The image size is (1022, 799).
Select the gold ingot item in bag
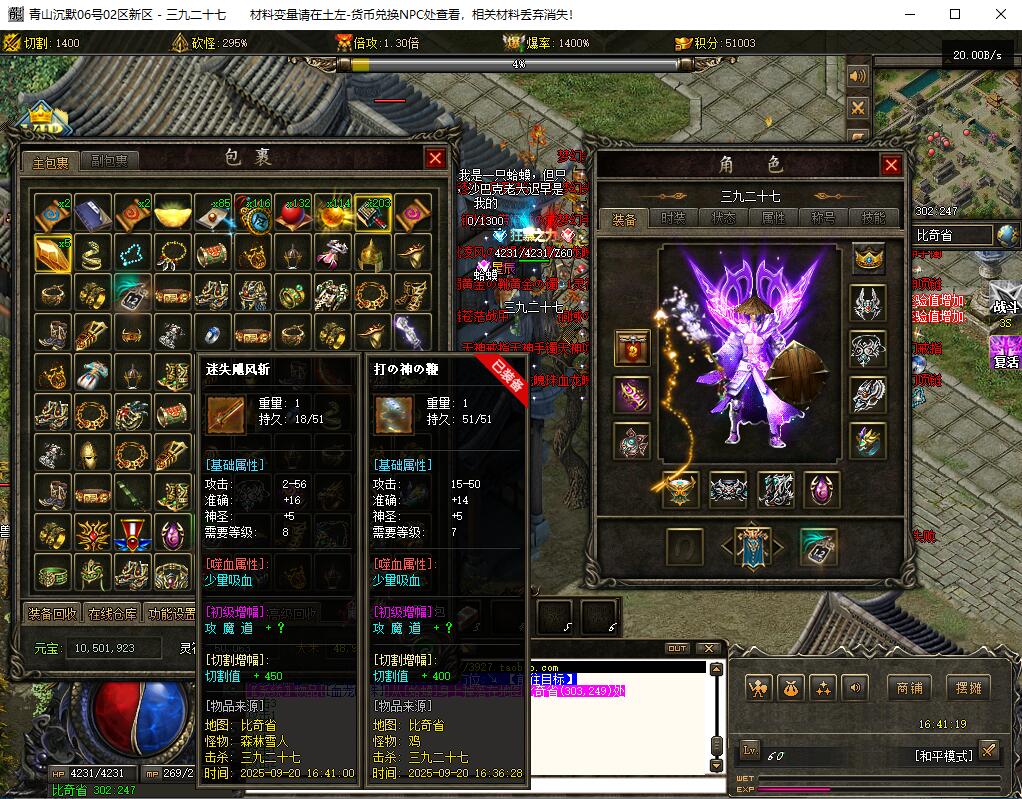[172, 212]
